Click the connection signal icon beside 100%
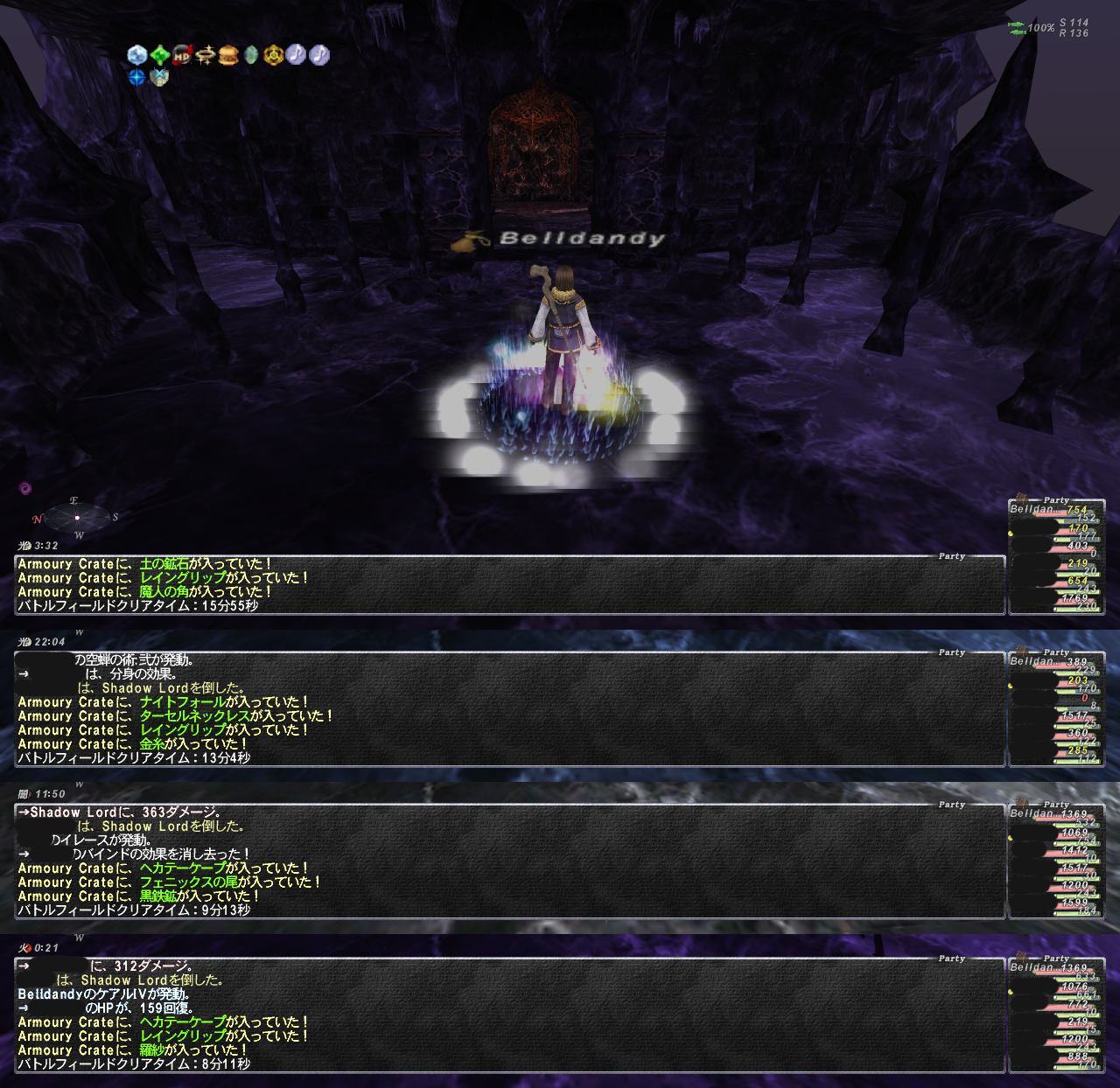This screenshot has height=1088, width=1120. coord(1016,28)
